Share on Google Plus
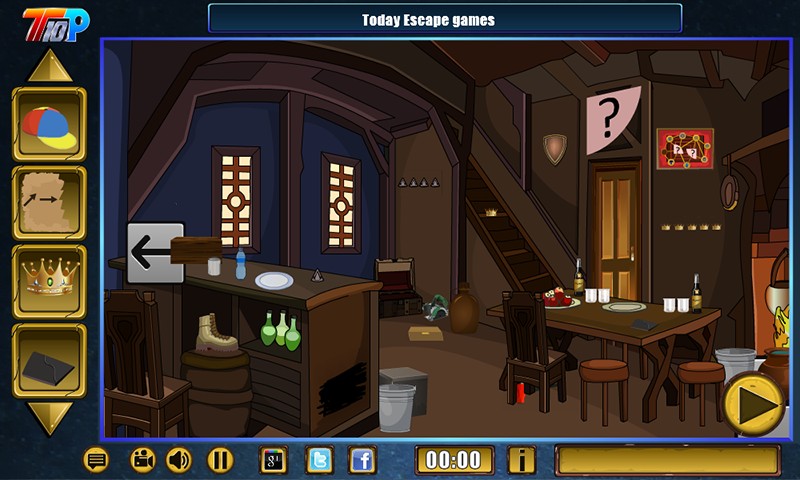Viewport: 800px width, 480px height. tap(274, 460)
